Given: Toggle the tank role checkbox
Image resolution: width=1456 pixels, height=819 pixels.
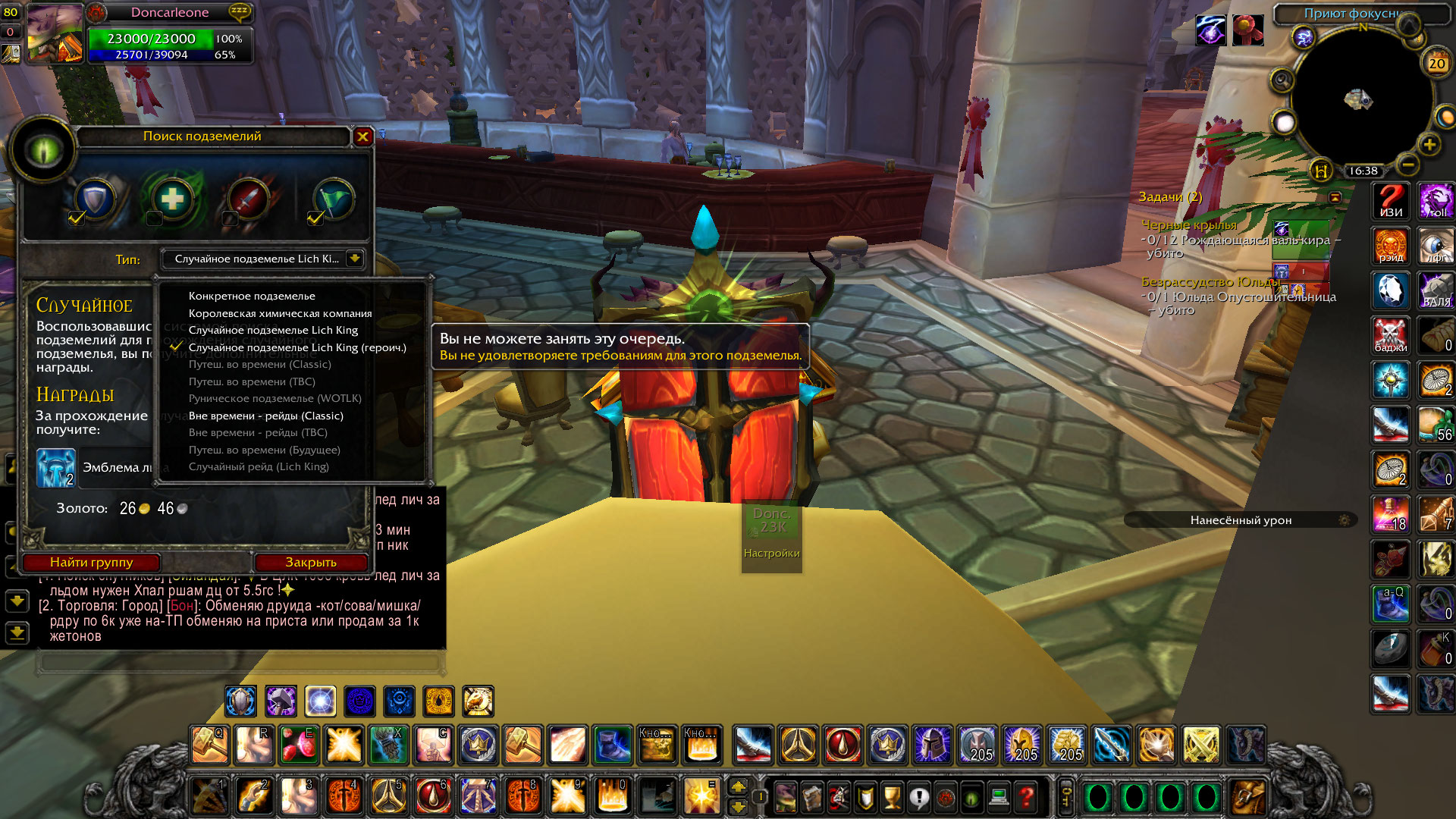Looking at the screenshot, I should point(77,218).
